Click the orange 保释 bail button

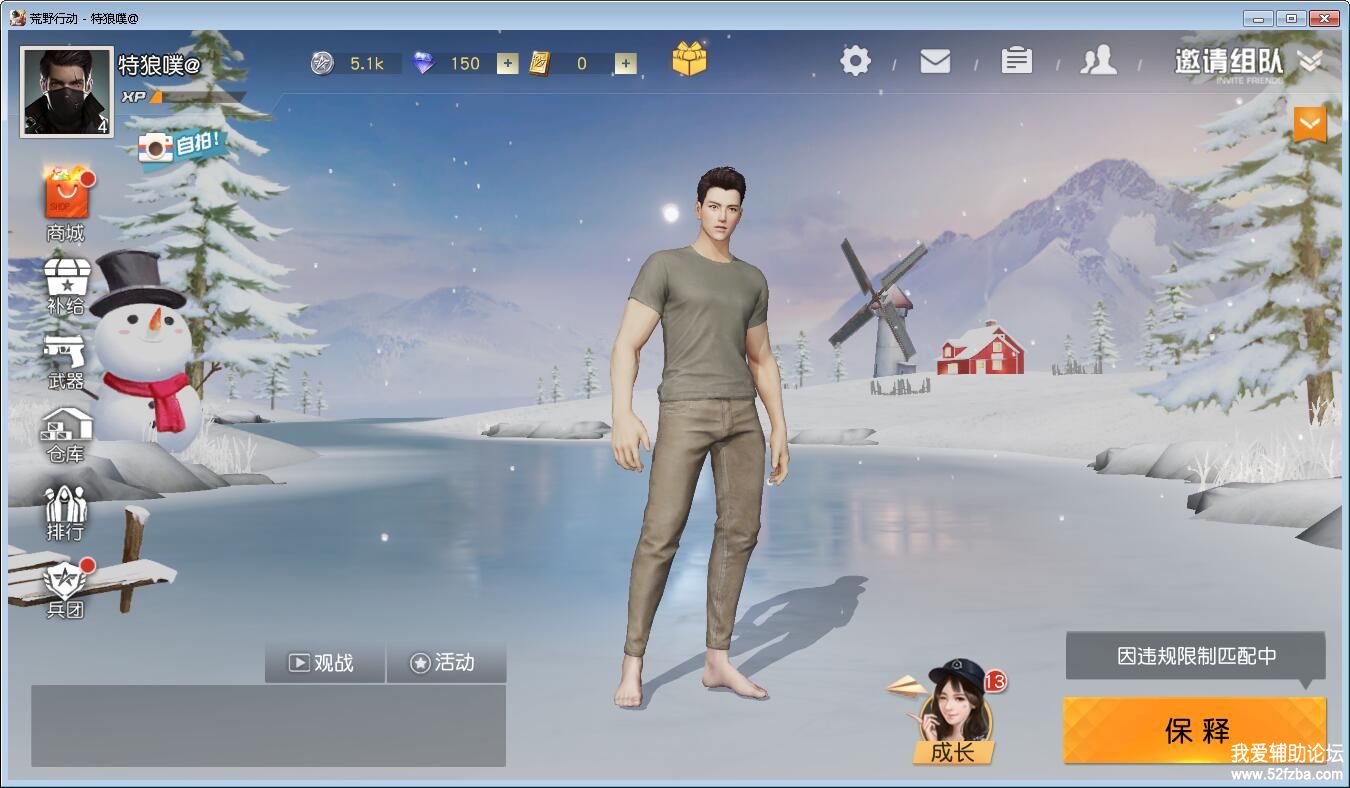tap(1195, 730)
